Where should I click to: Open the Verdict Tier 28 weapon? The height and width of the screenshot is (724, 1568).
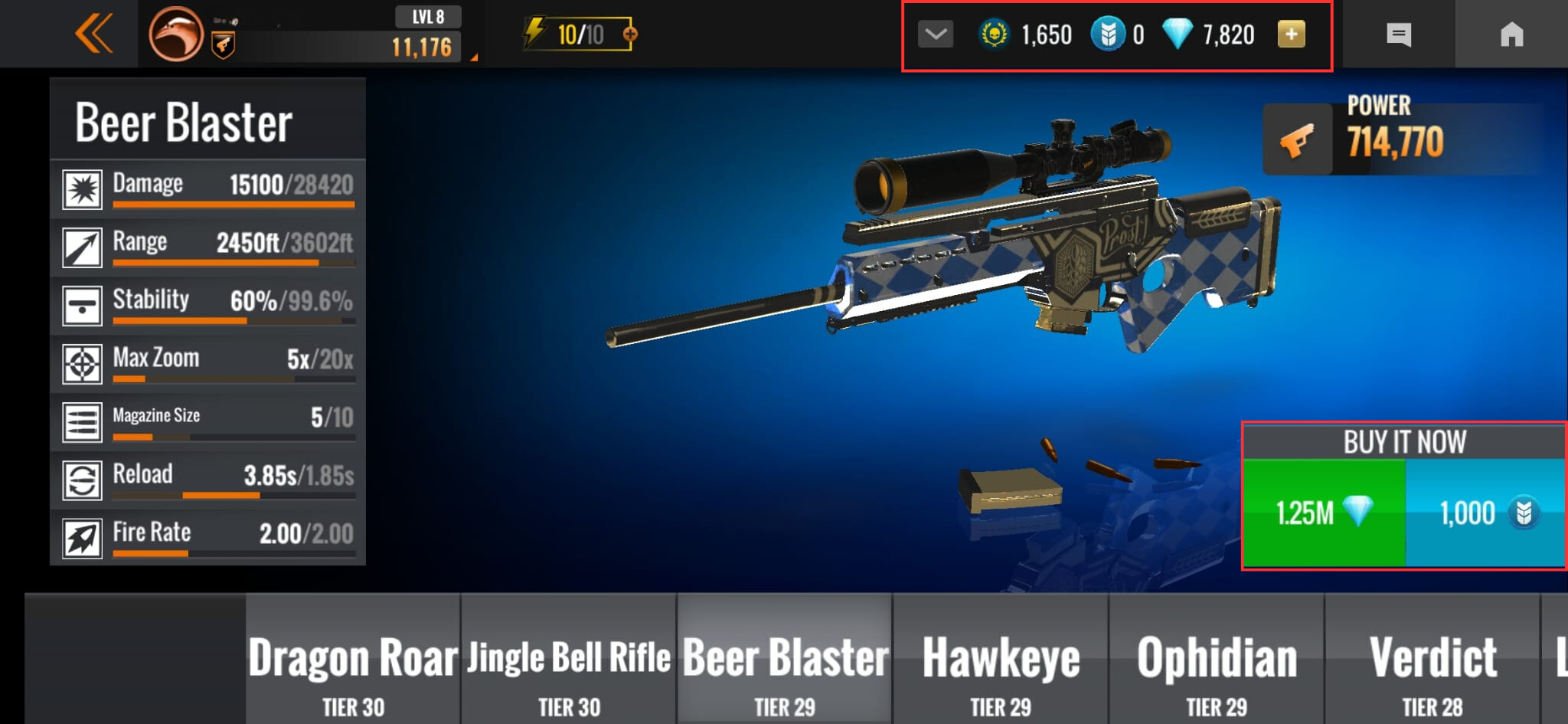pos(1433,657)
